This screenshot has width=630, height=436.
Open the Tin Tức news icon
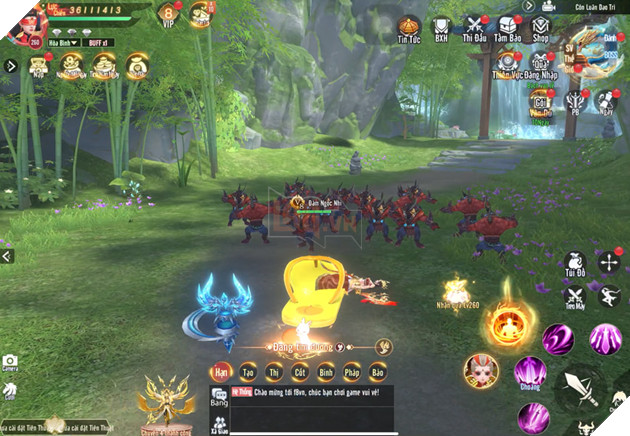tap(408, 28)
